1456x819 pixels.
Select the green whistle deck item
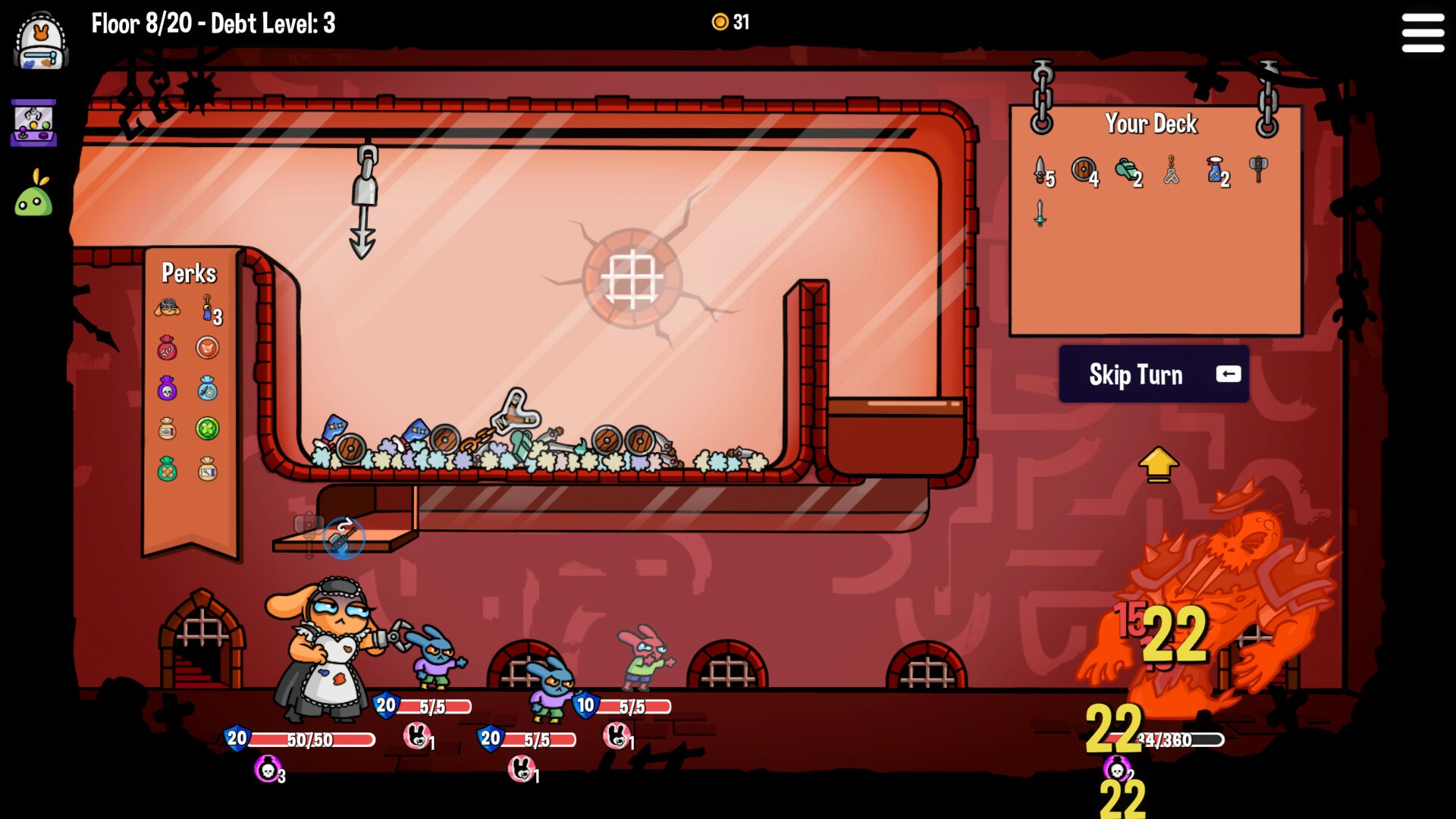(x=1127, y=170)
